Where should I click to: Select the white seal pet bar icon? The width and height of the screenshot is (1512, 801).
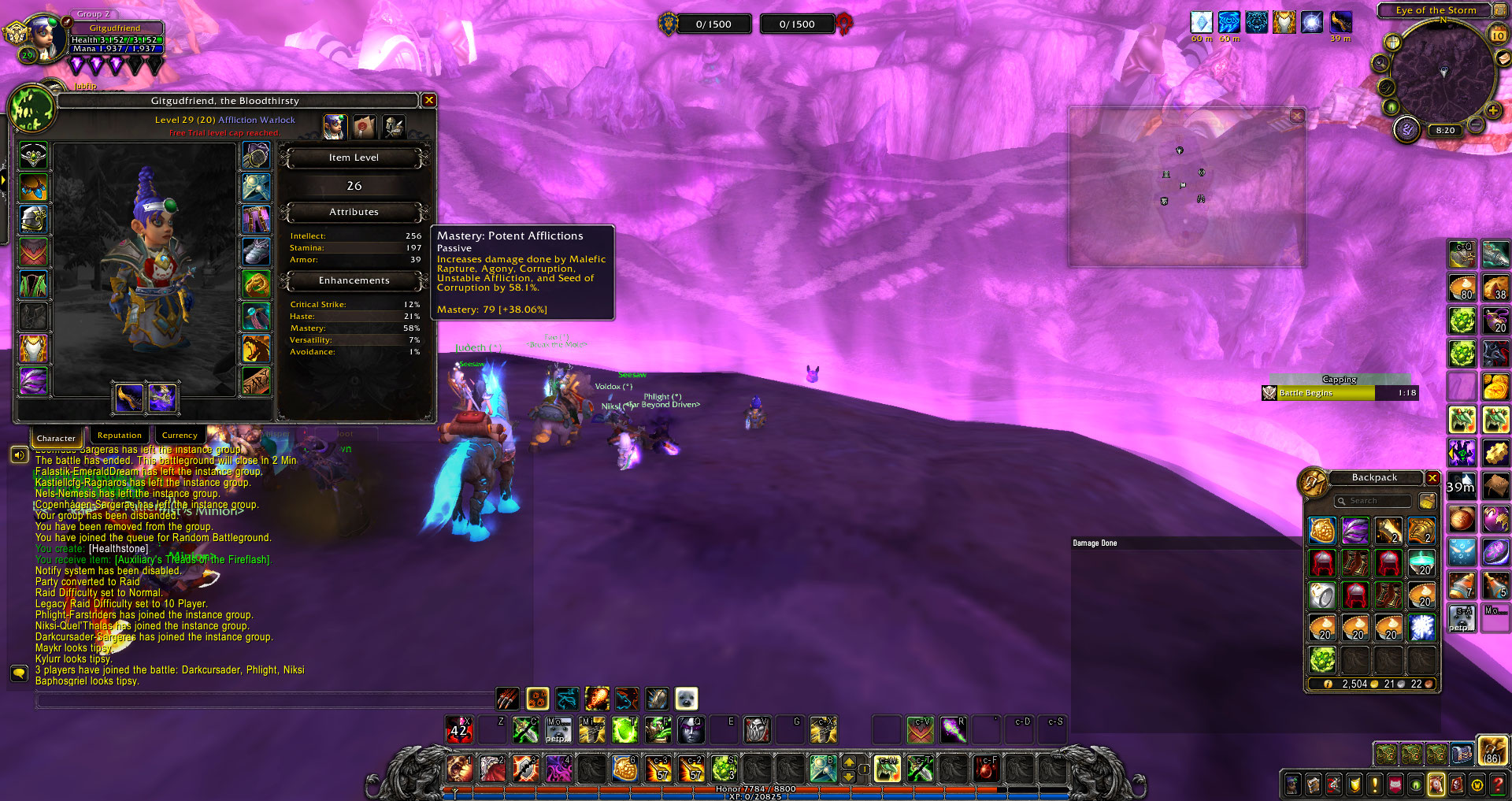coord(686,699)
